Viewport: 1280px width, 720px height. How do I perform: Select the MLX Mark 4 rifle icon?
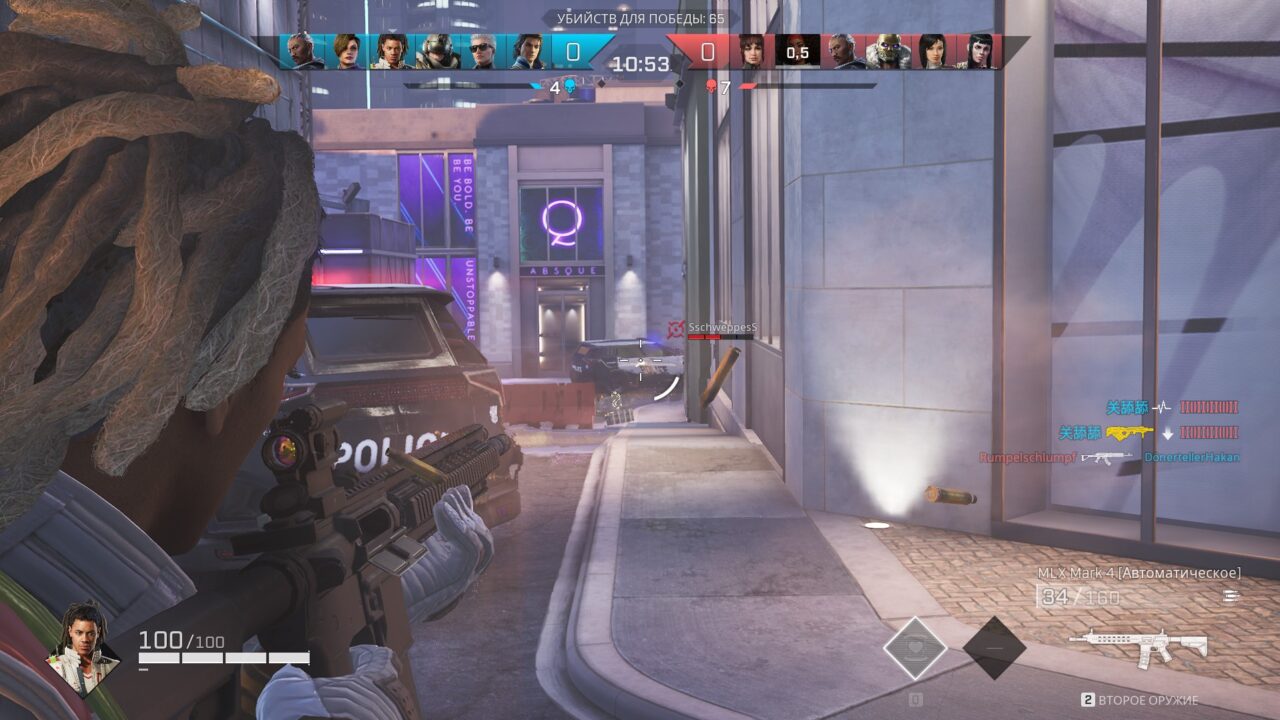click(1138, 645)
